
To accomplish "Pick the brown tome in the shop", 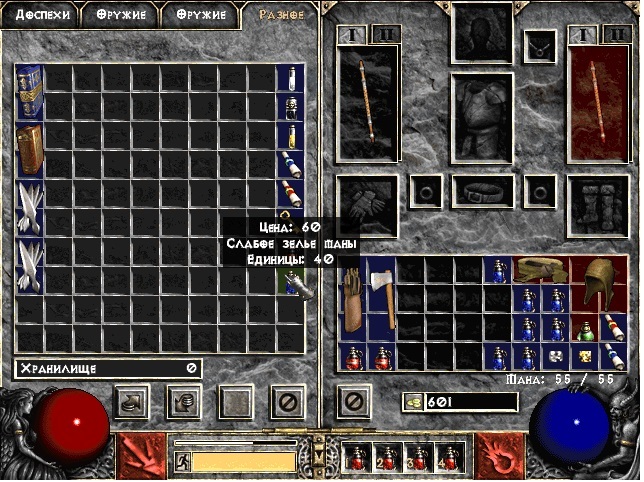I will (x=30, y=150).
